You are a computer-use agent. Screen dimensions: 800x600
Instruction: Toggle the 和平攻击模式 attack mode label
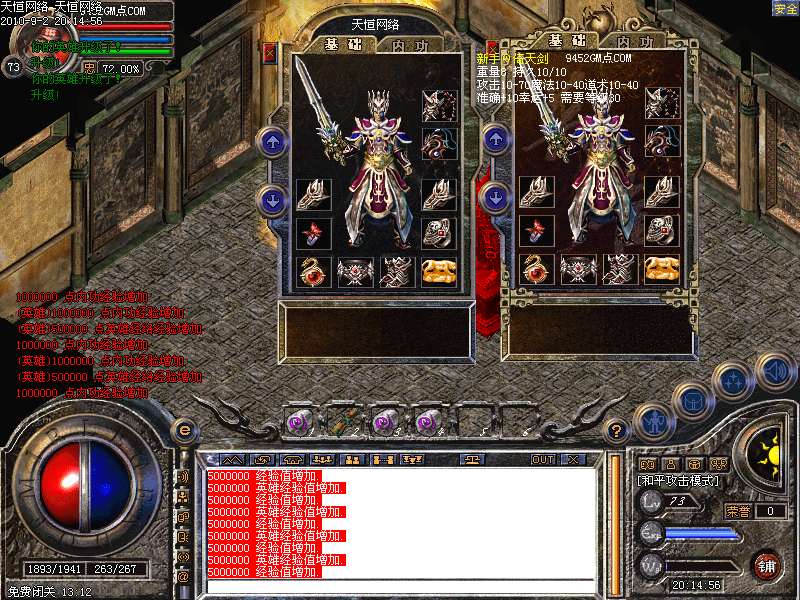[x=678, y=481]
